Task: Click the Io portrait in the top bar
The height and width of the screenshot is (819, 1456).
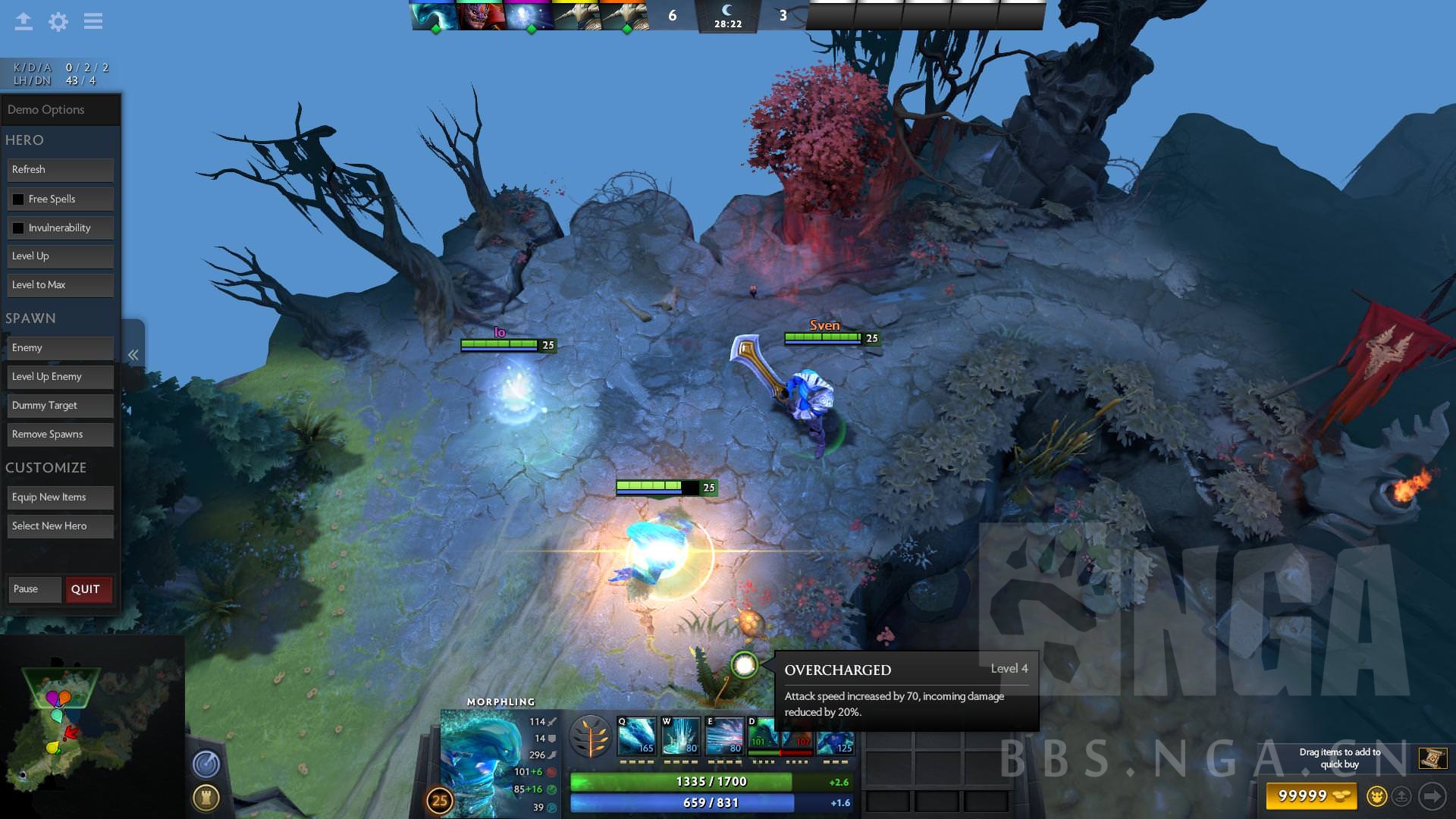Action: pos(527,14)
